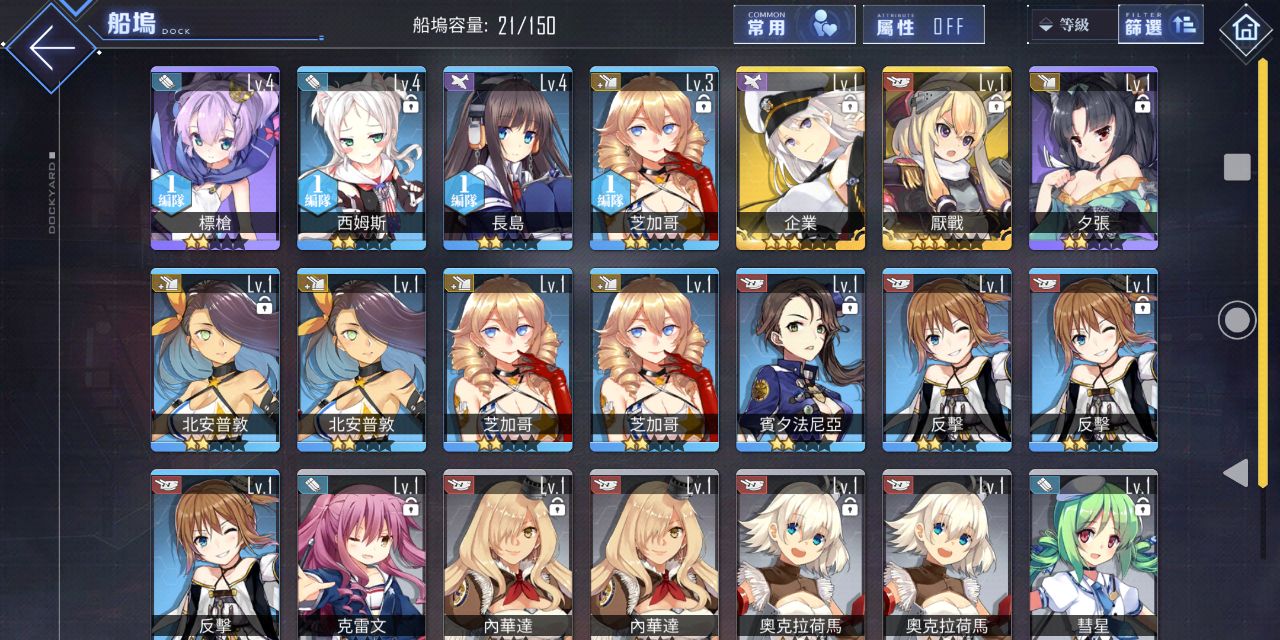Open the 常用 common filter
The image size is (1280, 640).
tap(794, 26)
